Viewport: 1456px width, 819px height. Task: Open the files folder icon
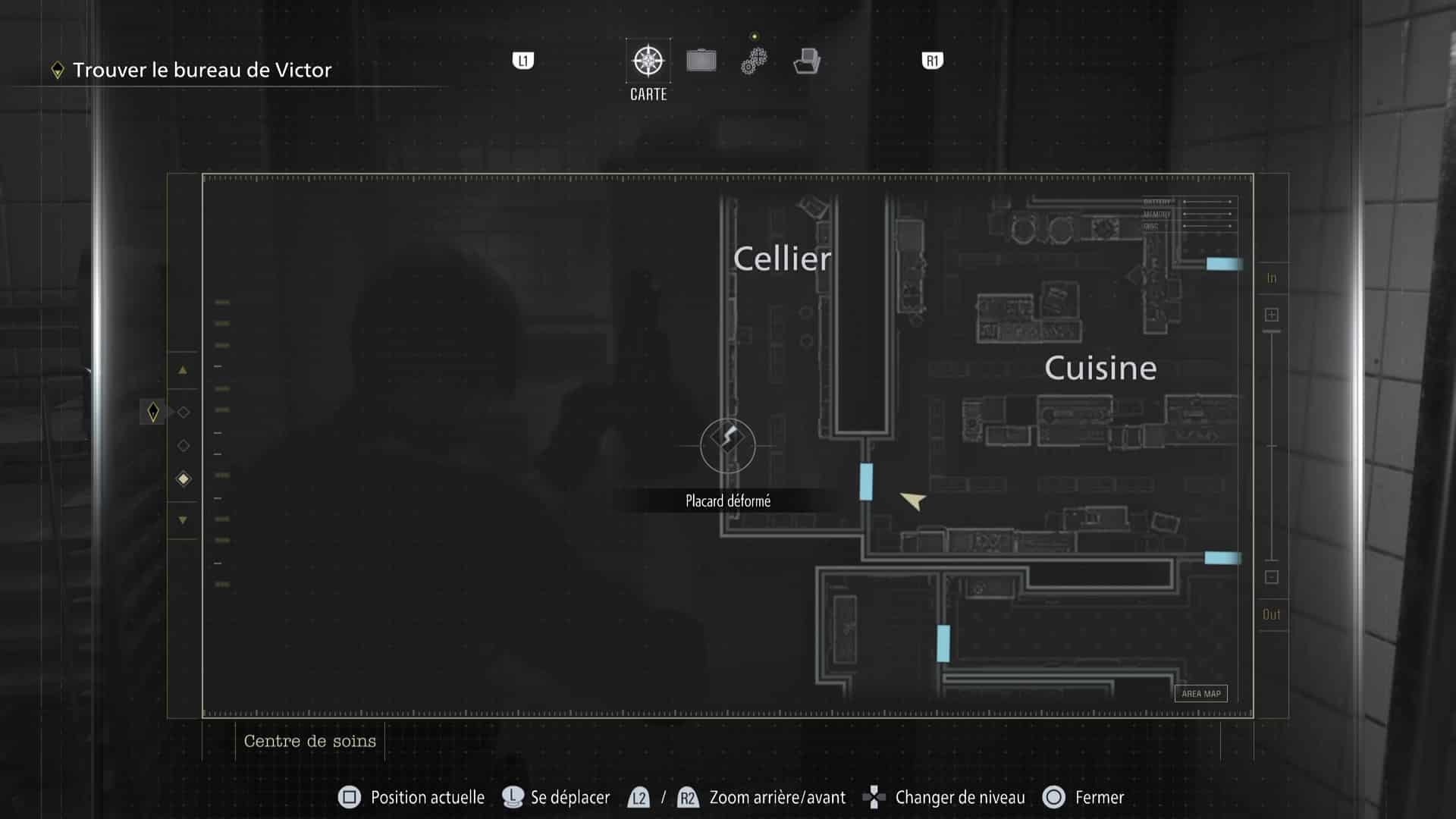[807, 61]
